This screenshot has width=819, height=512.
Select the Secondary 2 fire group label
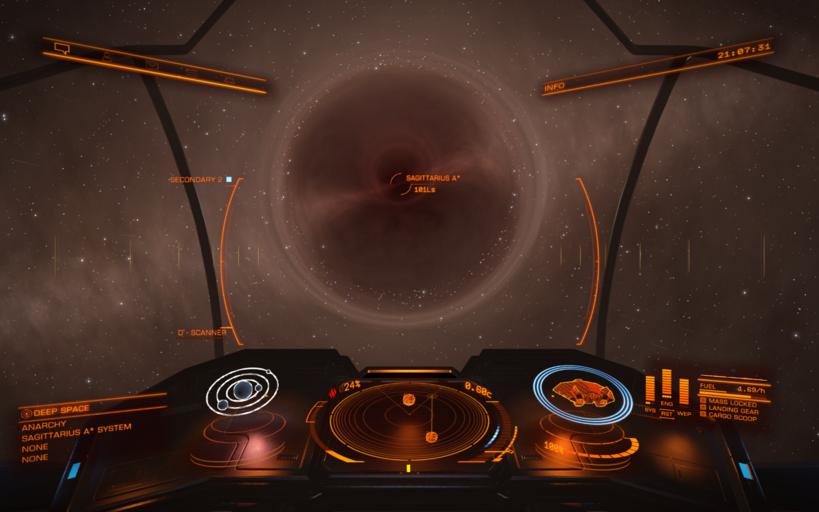tap(197, 179)
